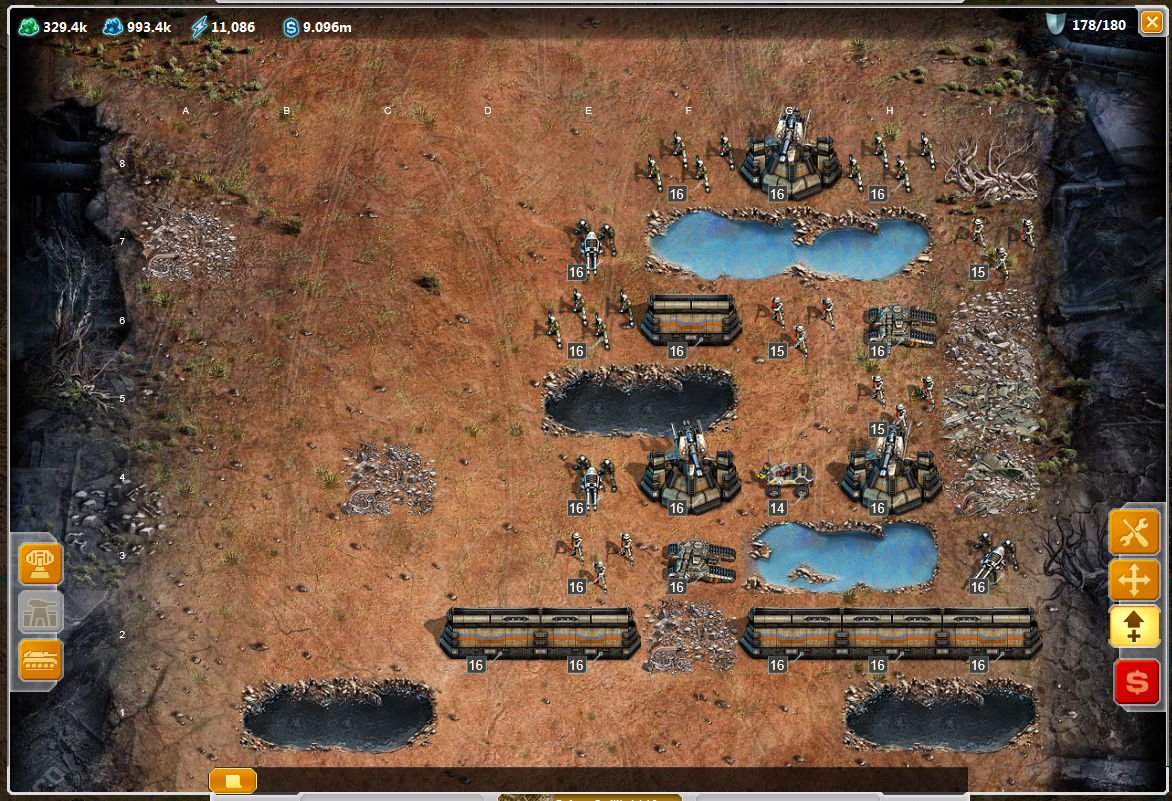This screenshot has width=1172, height=801.
Task: Toggle the upgrade arrow mode button
Action: (x=1135, y=628)
